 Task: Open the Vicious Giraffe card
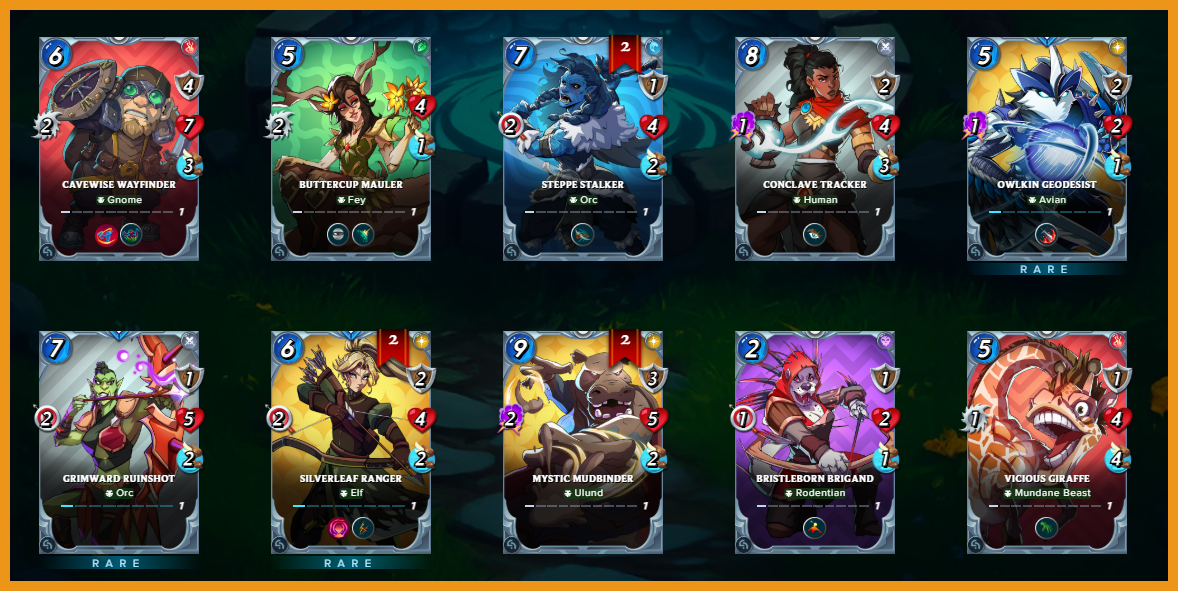coord(1046,442)
